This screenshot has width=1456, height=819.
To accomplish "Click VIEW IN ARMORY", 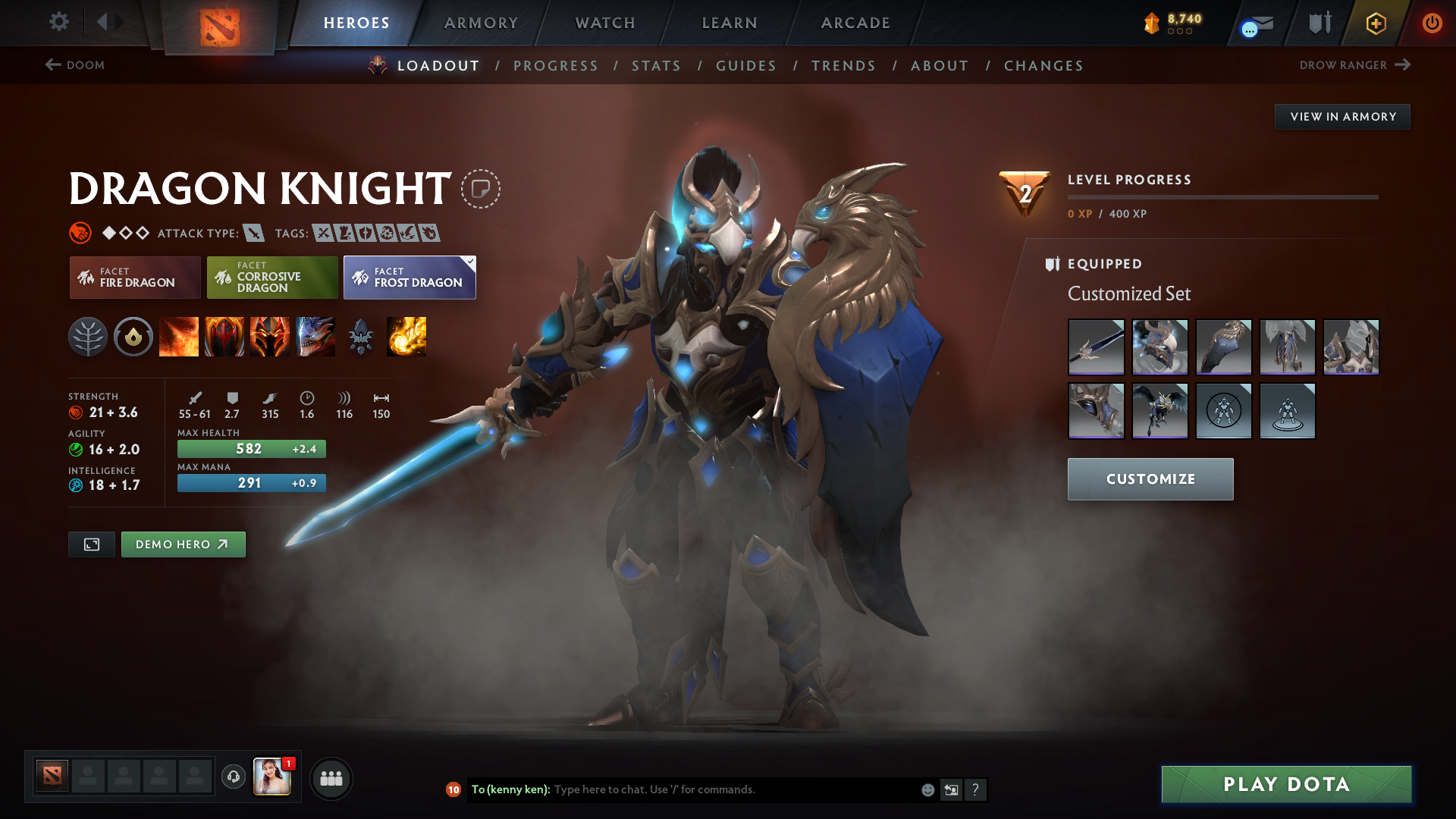I will pyautogui.click(x=1342, y=116).
